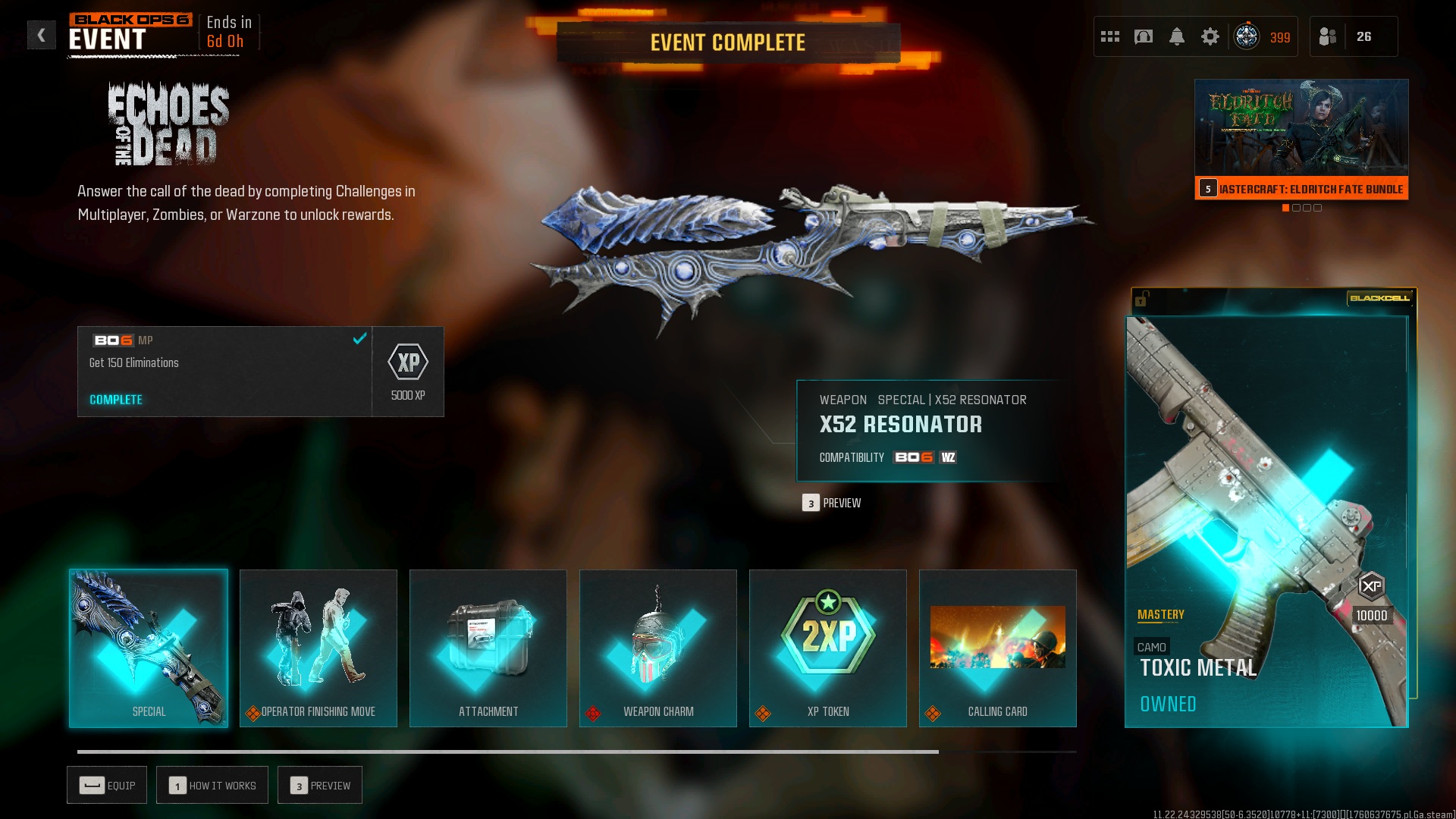The image size is (1456, 819).
Task: Click the bottom bar Preview button
Action: click(x=320, y=786)
